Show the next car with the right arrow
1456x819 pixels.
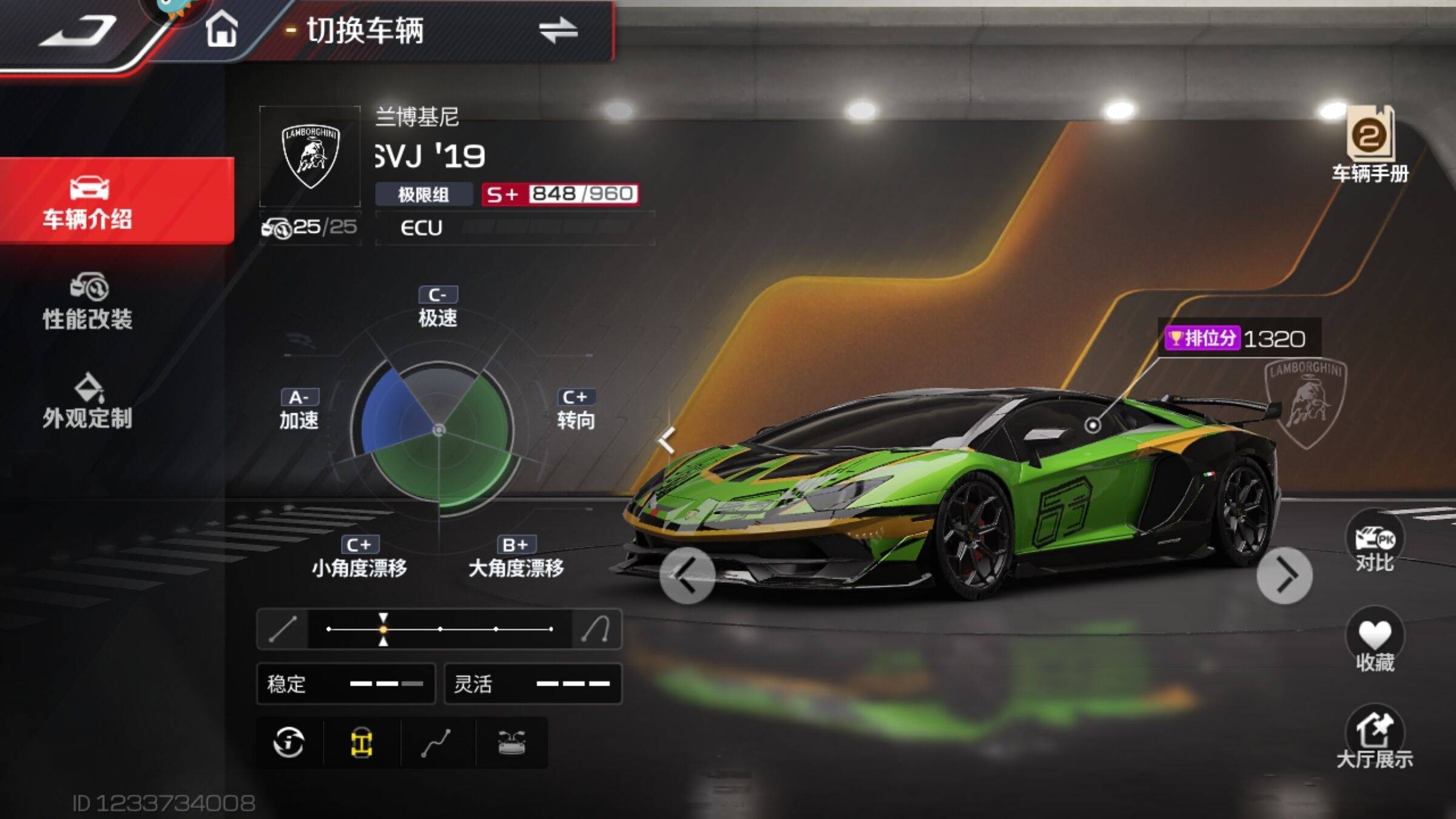point(1284,576)
